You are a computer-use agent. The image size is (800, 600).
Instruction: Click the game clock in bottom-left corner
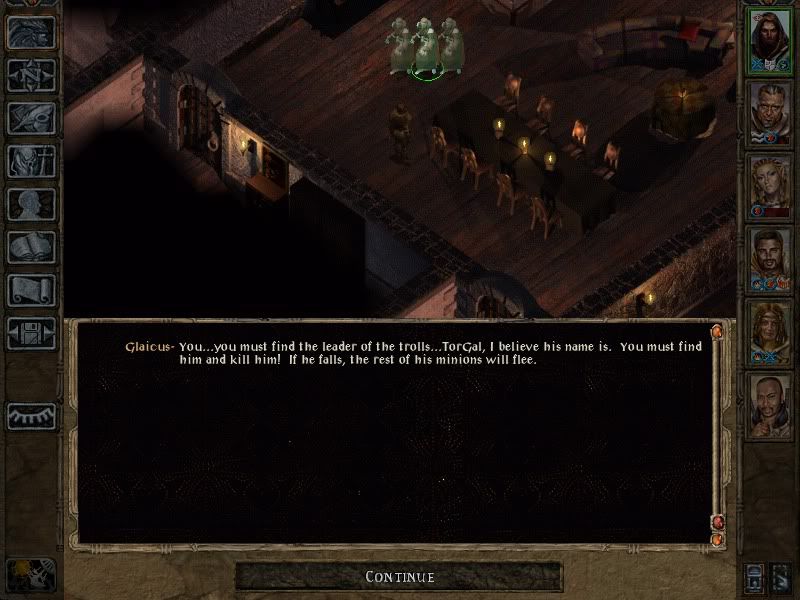(28, 574)
